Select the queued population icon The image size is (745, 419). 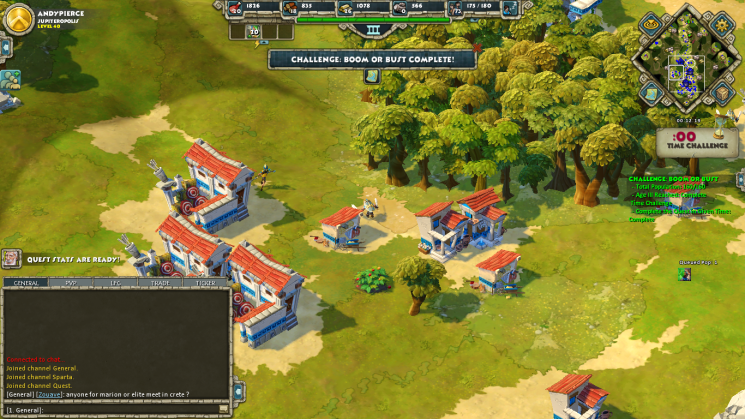254,32
